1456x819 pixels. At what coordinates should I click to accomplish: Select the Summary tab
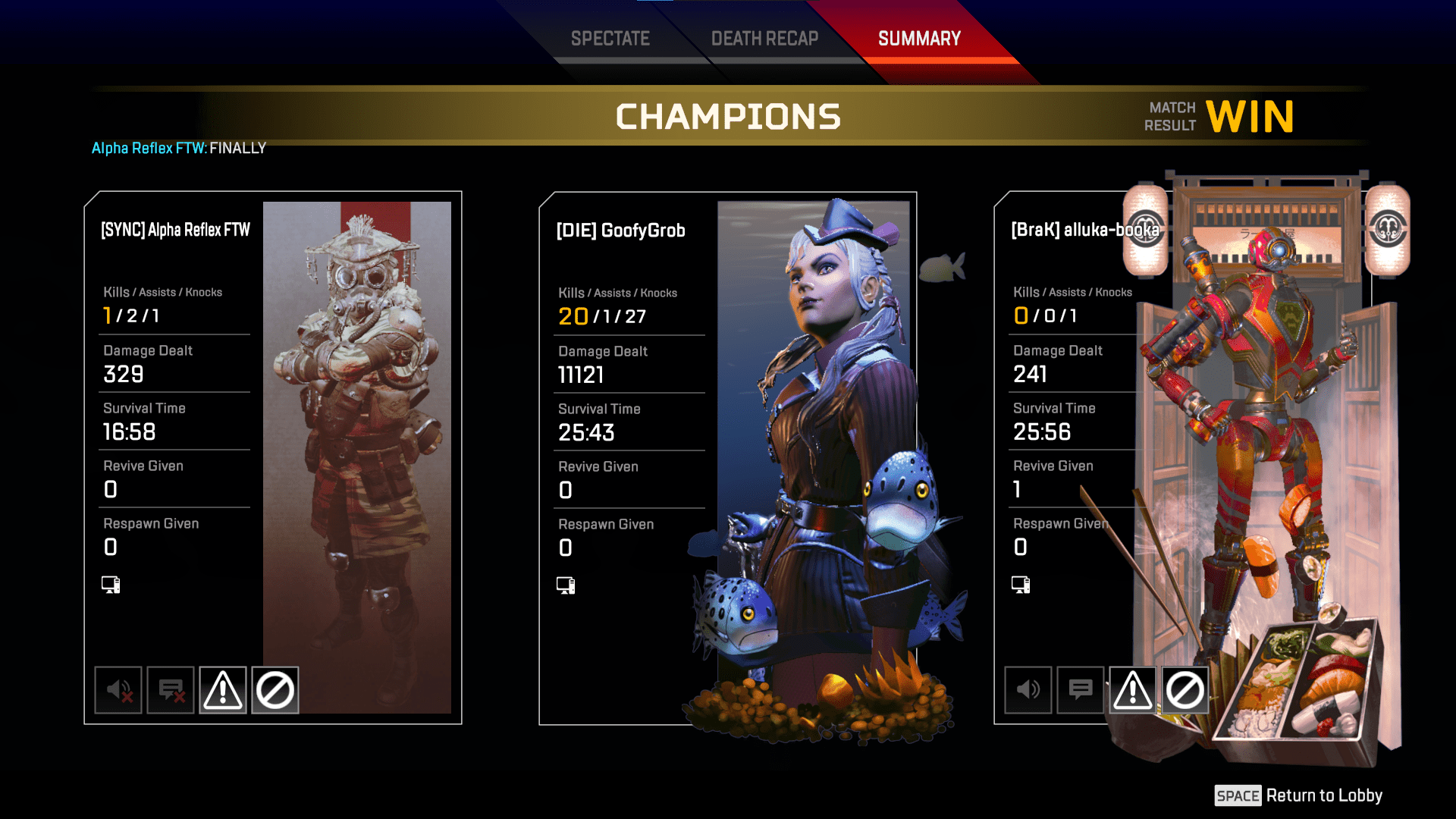pyautogui.click(x=919, y=39)
